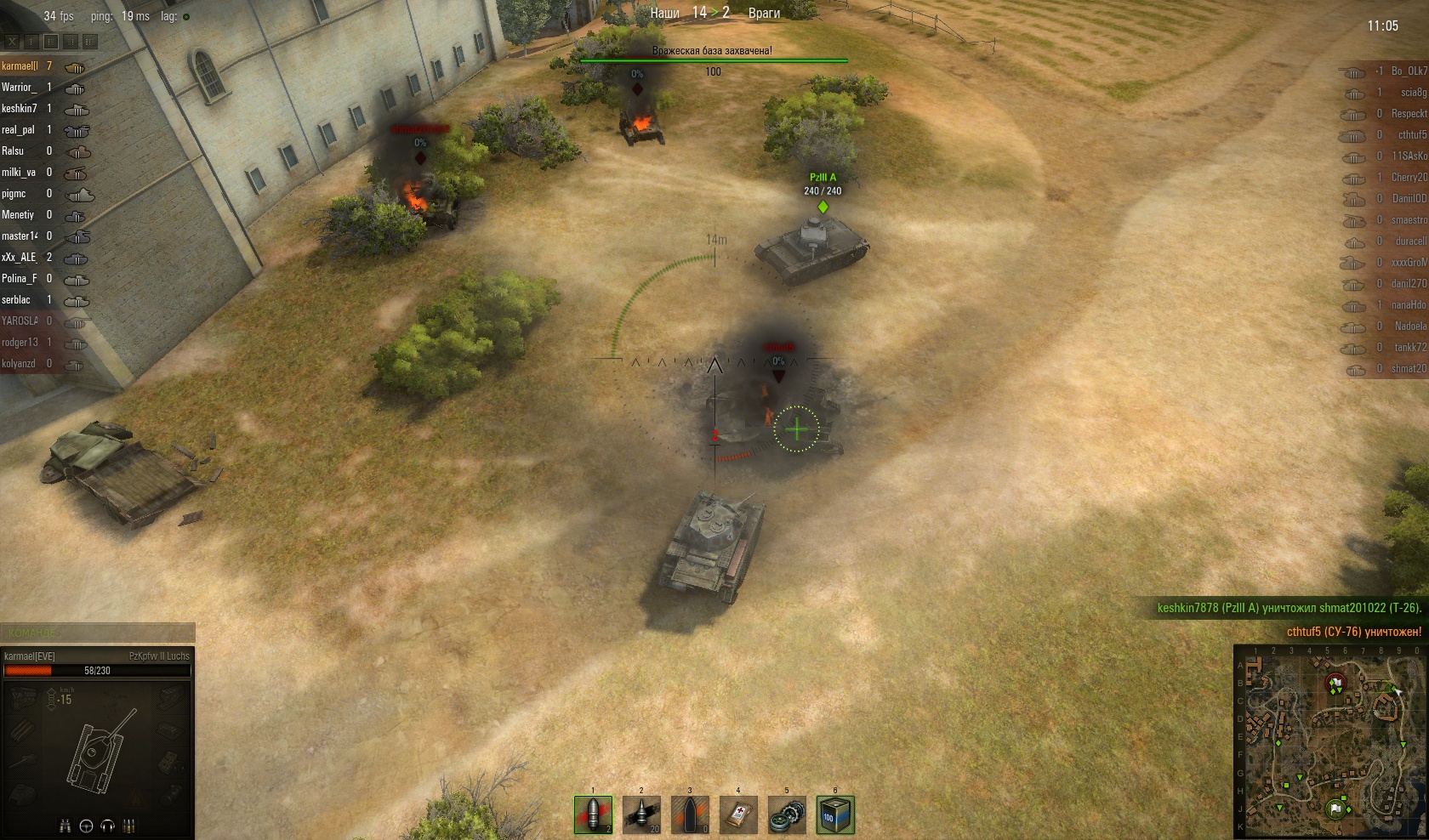The width and height of the screenshot is (1429, 840).
Task: Open the battle minimap
Action: click(1329, 741)
